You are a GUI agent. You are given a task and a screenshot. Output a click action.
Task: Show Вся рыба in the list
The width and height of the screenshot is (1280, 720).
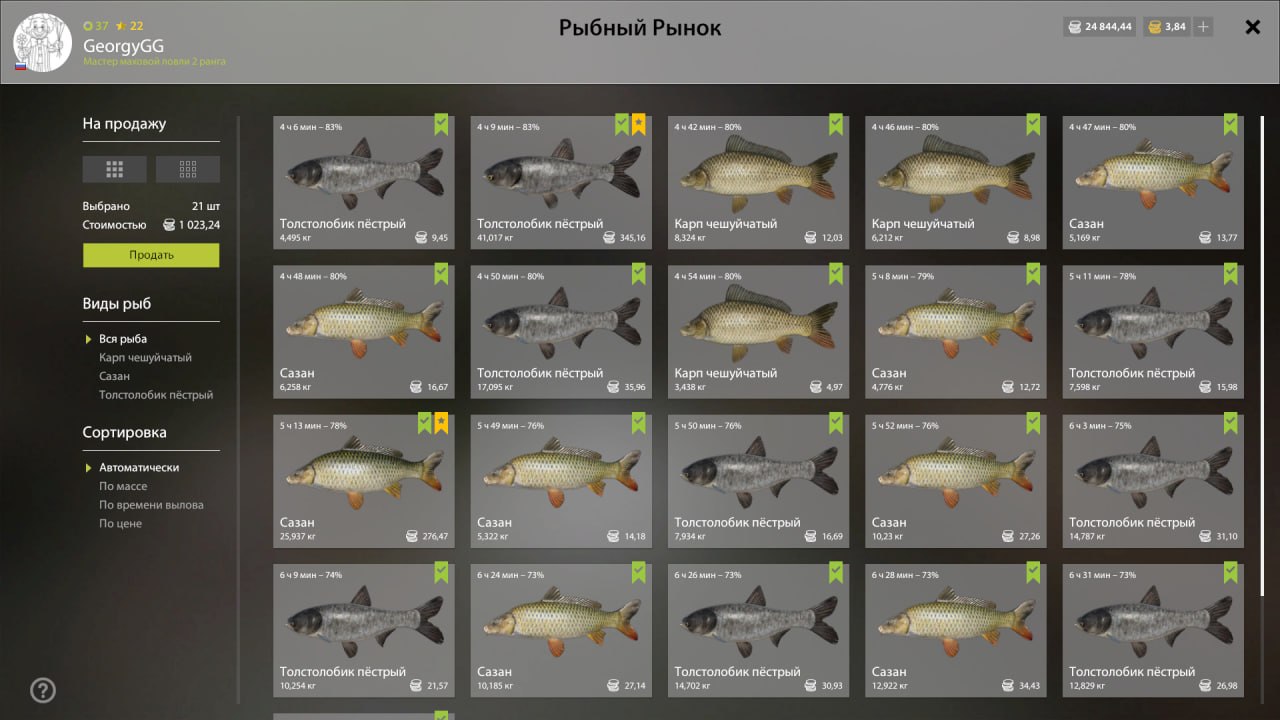click(x=123, y=339)
